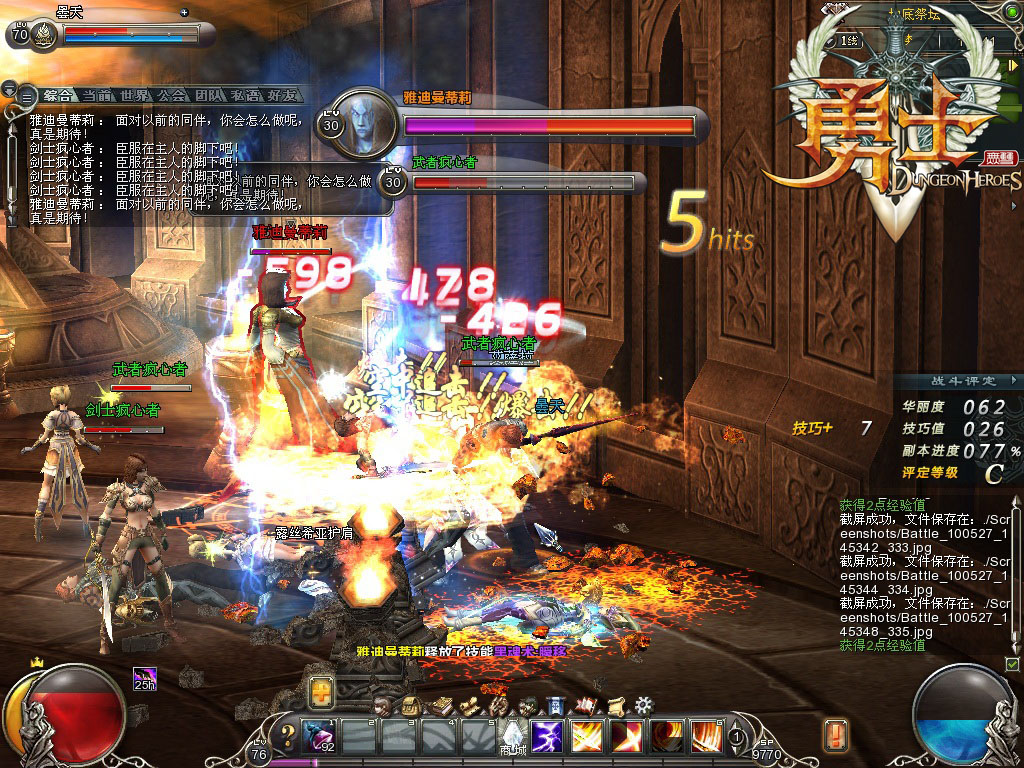Click the yellow question mark help button
The height and width of the screenshot is (768, 1024).
288,738
